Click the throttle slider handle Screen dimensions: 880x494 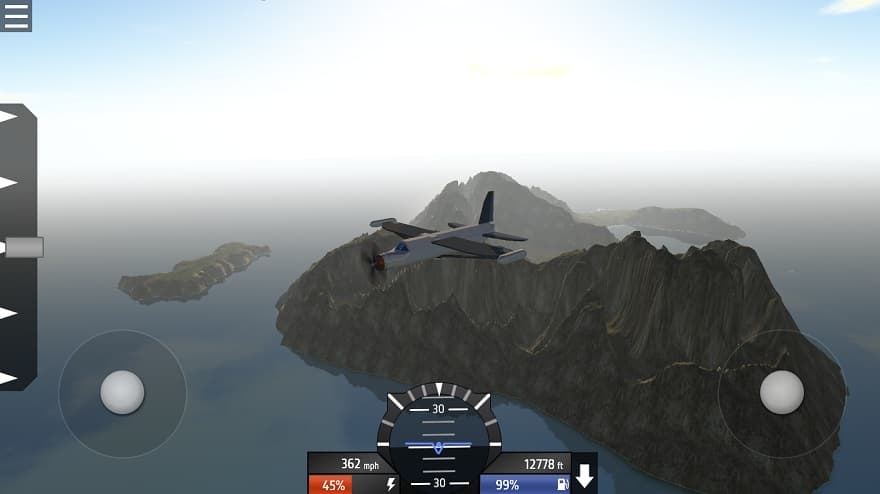23,247
